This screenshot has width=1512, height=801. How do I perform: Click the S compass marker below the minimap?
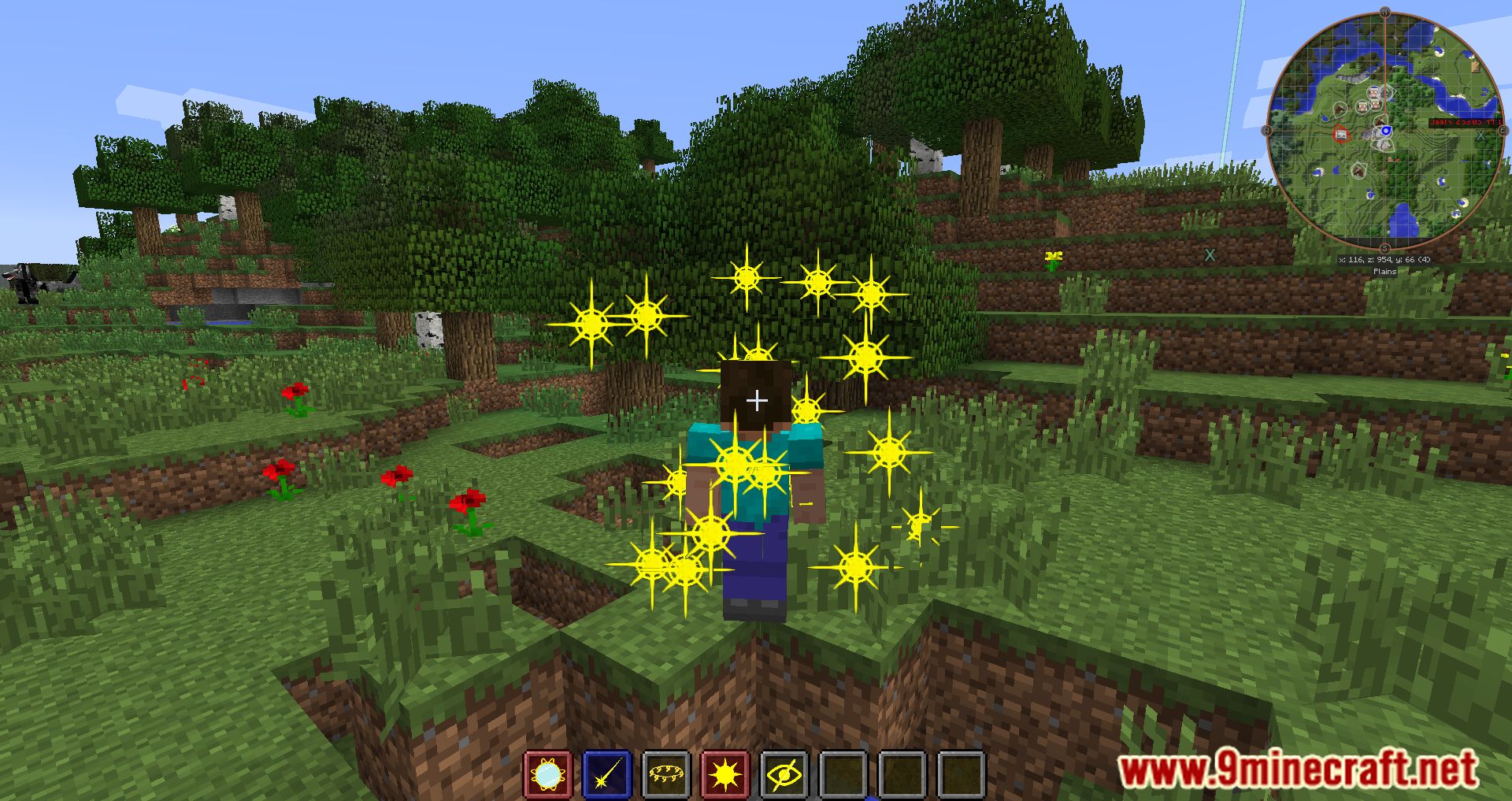tap(1384, 247)
